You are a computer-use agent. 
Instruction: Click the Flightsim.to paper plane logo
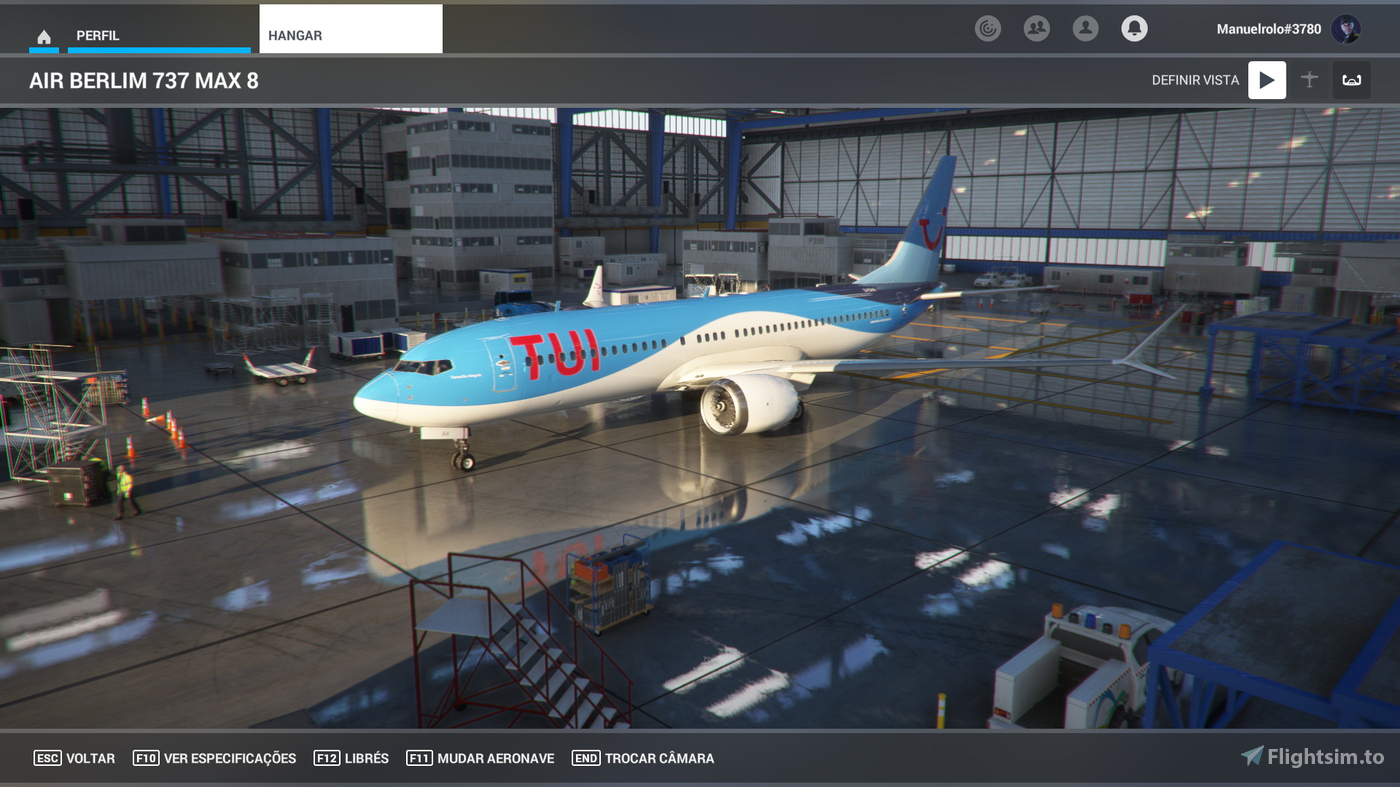(x=1252, y=757)
